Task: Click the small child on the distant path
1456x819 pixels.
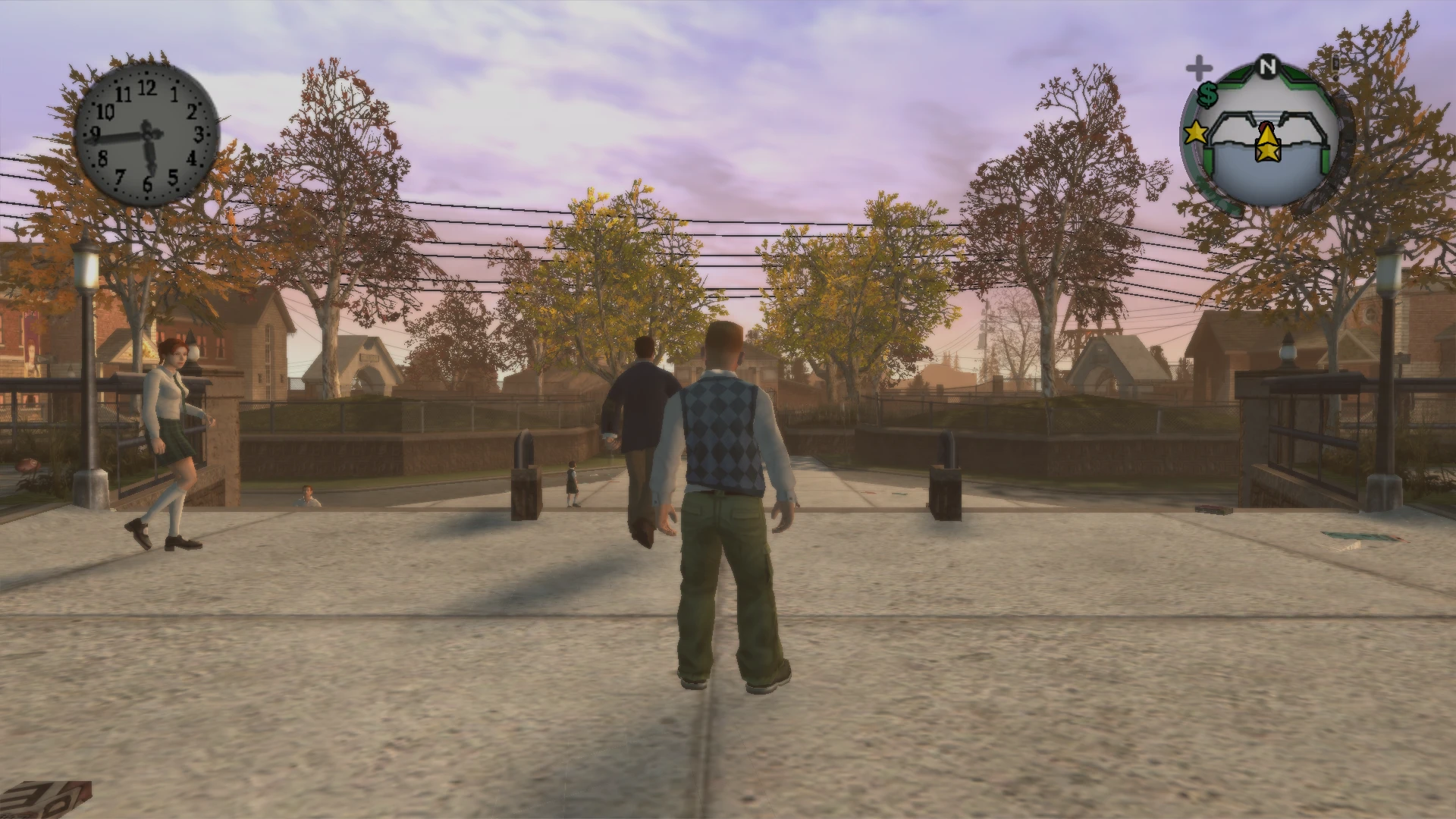Action: coord(570,478)
